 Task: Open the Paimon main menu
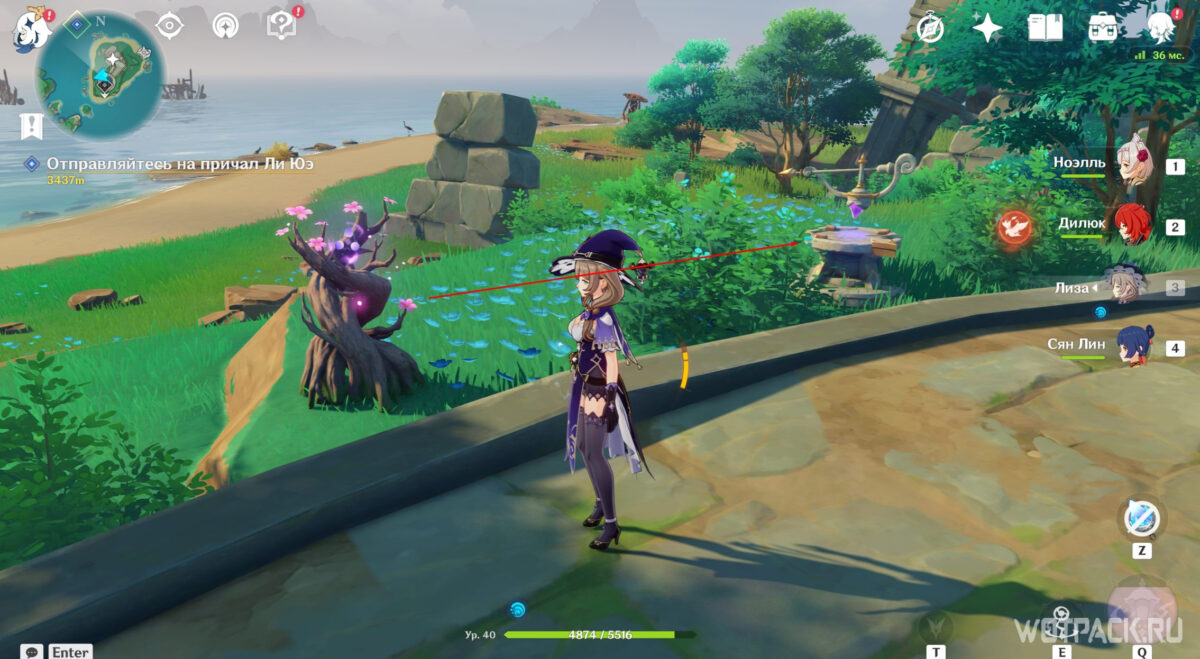click(31, 30)
